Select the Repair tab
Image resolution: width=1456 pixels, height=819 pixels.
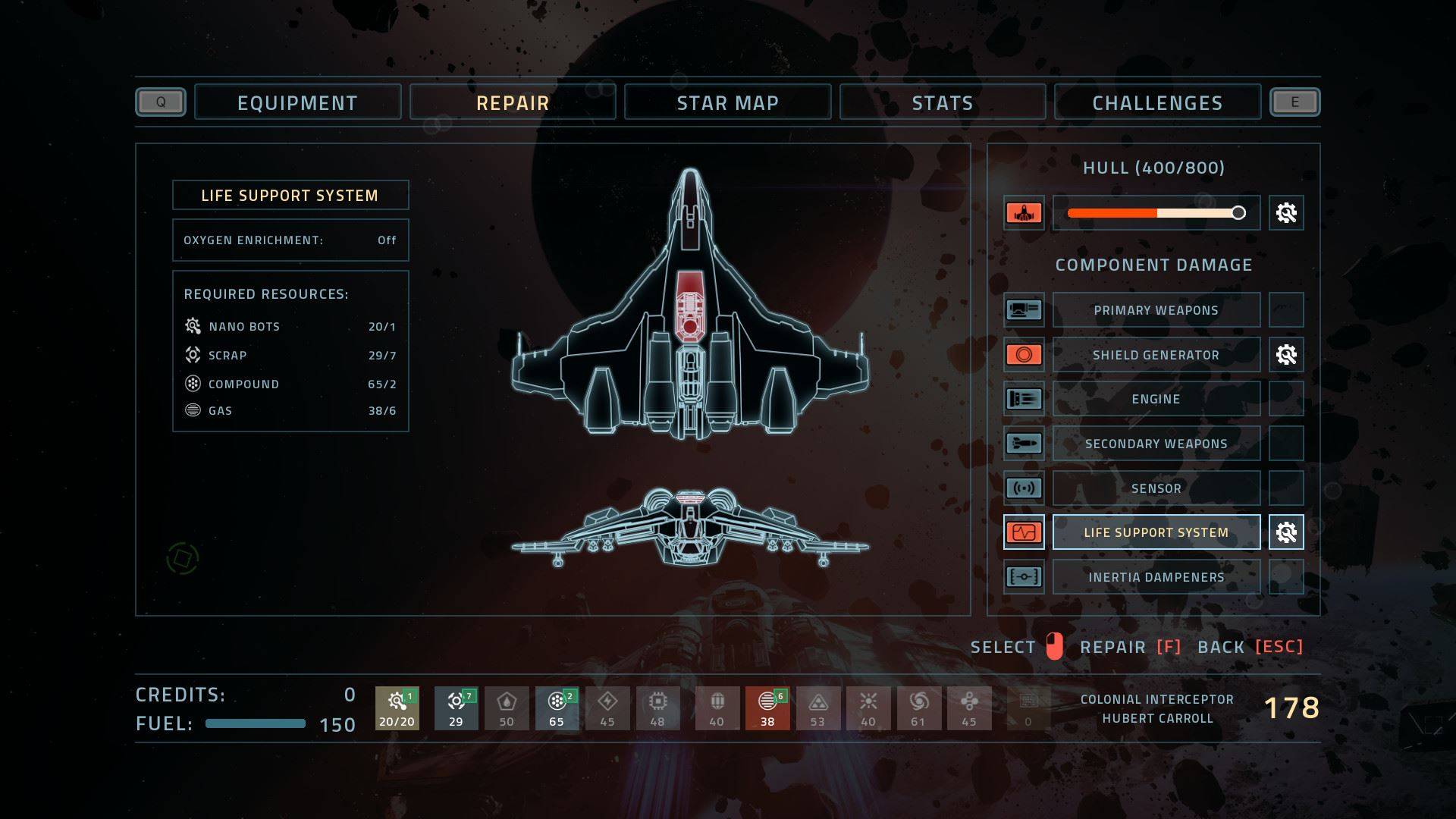(513, 102)
